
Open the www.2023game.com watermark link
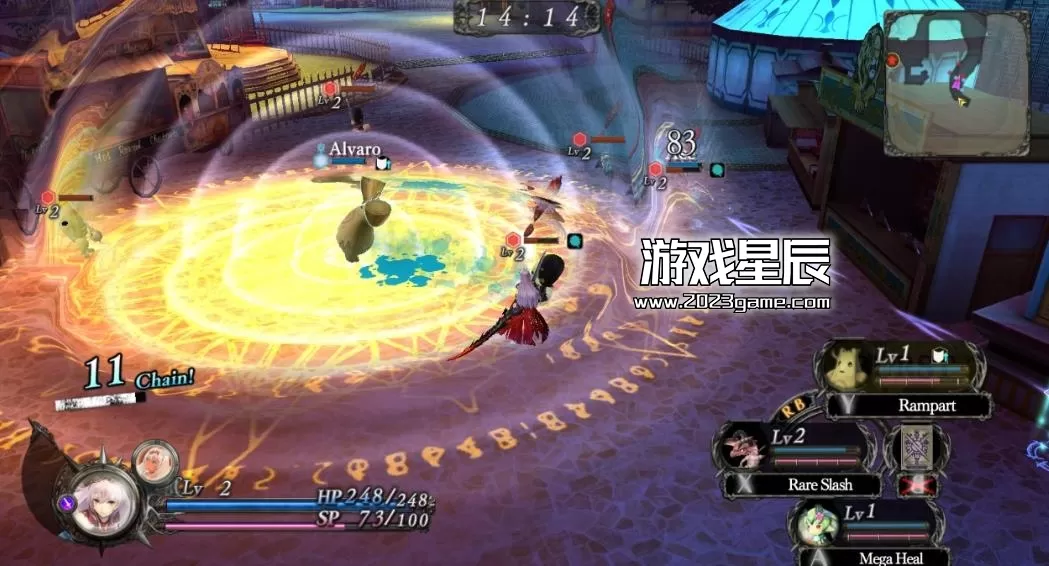[732, 302]
